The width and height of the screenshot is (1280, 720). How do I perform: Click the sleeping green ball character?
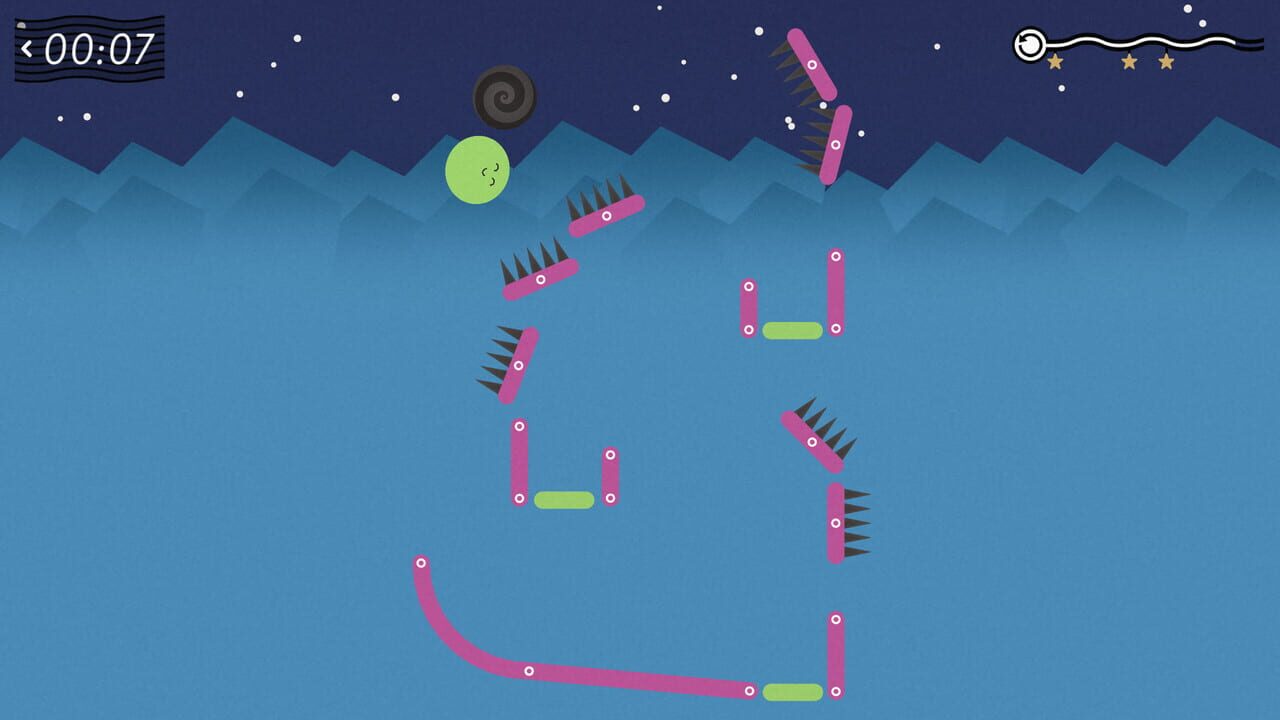(475, 172)
